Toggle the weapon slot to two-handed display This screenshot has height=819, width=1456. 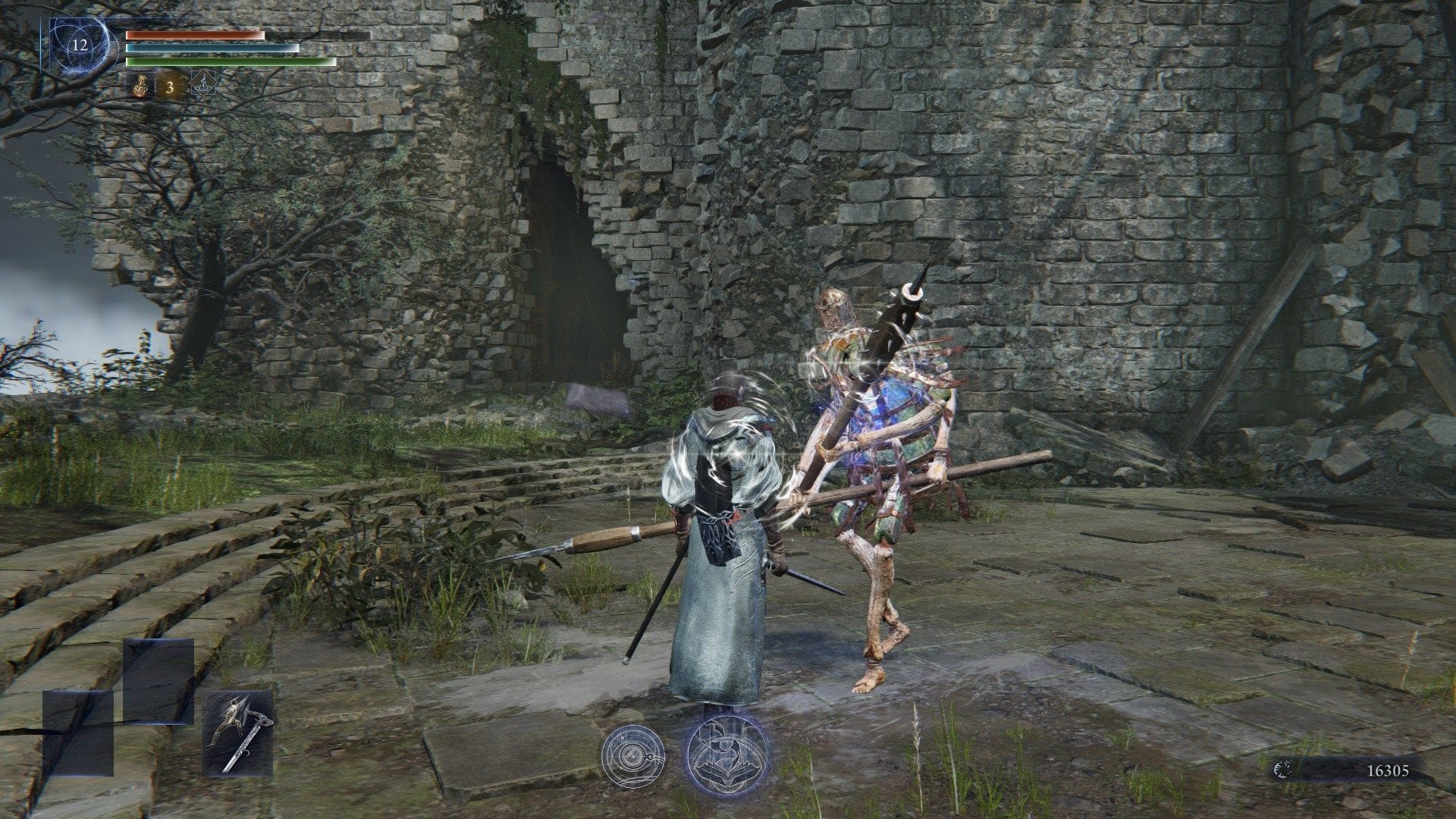tap(237, 733)
